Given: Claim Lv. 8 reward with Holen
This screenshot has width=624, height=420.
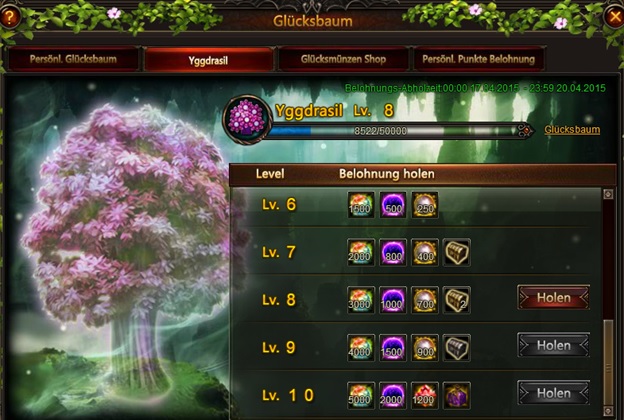Looking at the screenshot, I should click(x=553, y=298).
